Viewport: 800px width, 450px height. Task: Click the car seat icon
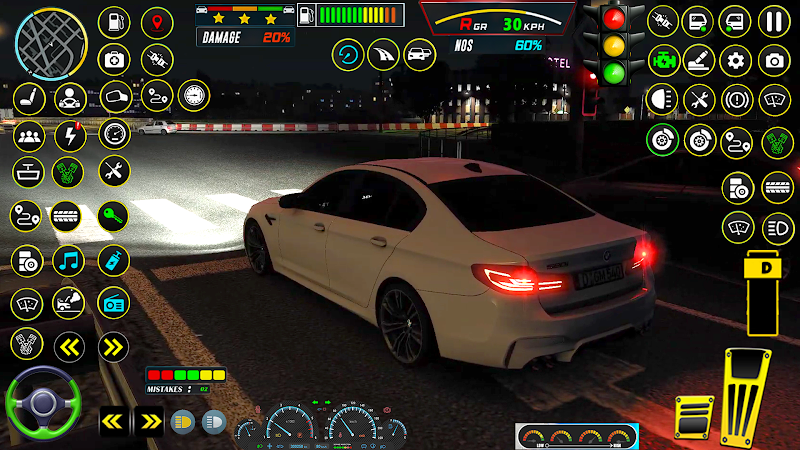pyautogui.click(x=28, y=97)
